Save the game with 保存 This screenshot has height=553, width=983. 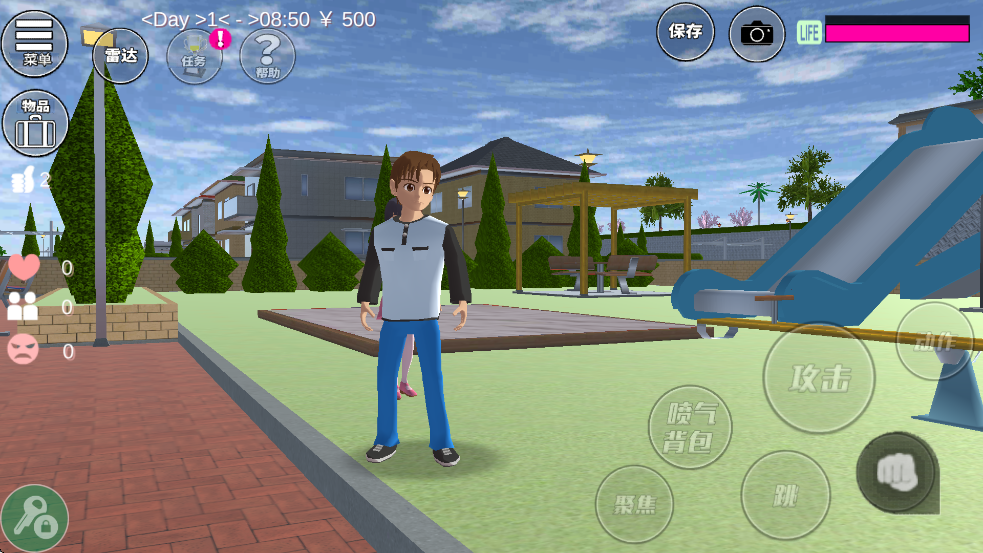[x=685, y=32]
